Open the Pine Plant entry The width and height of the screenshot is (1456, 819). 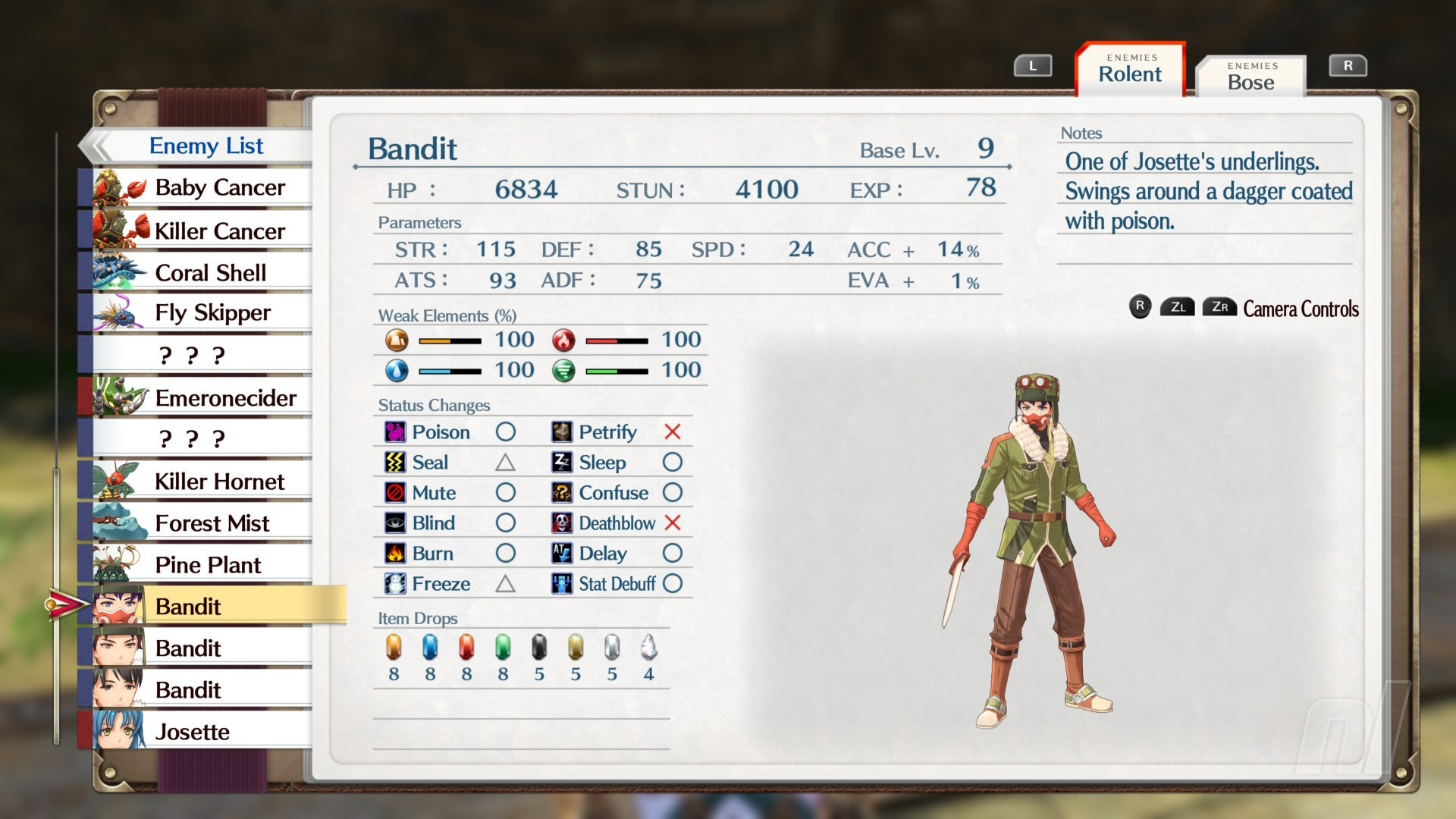[x=202, y=564]
